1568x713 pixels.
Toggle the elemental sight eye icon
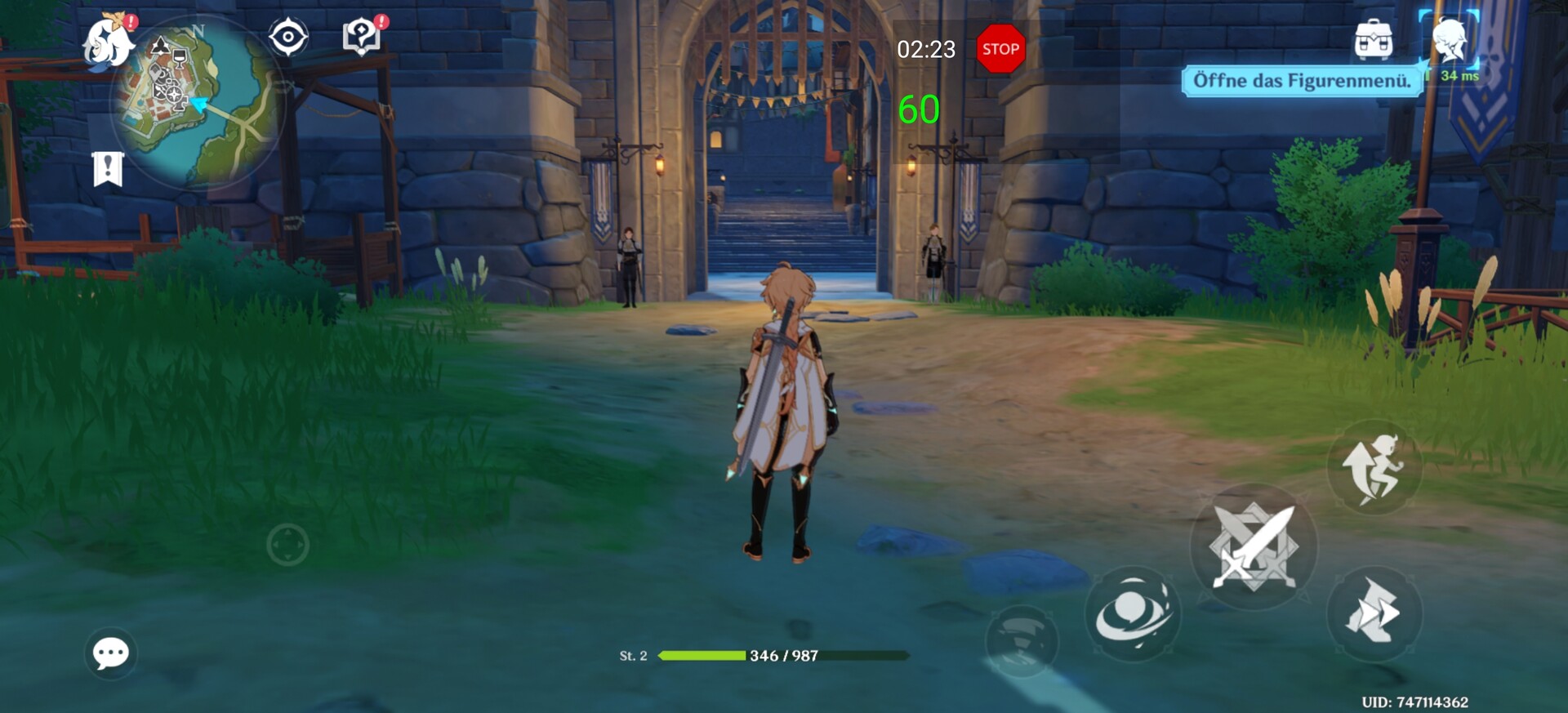tap(288, 38)
